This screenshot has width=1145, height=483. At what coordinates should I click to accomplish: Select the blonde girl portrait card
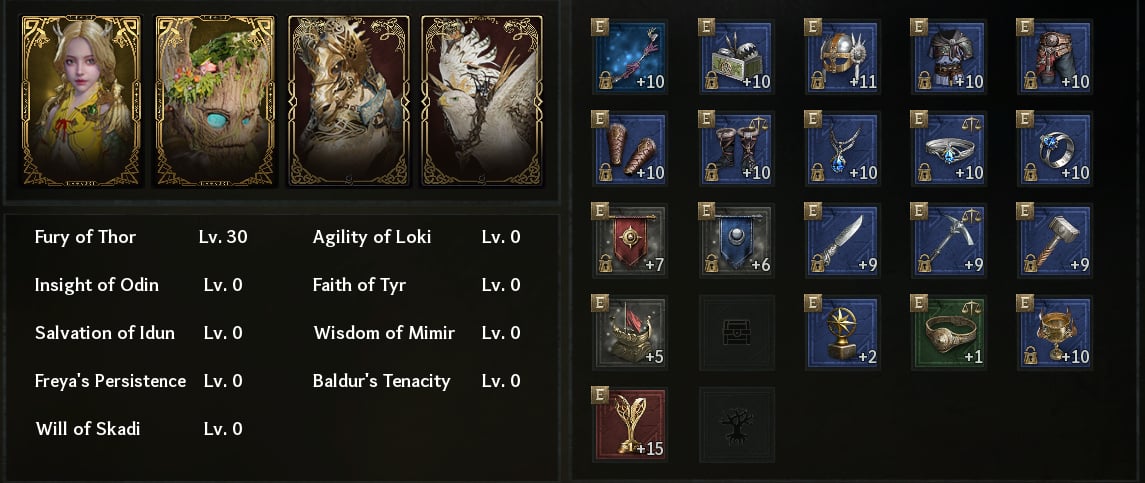[x=82, y=100]
